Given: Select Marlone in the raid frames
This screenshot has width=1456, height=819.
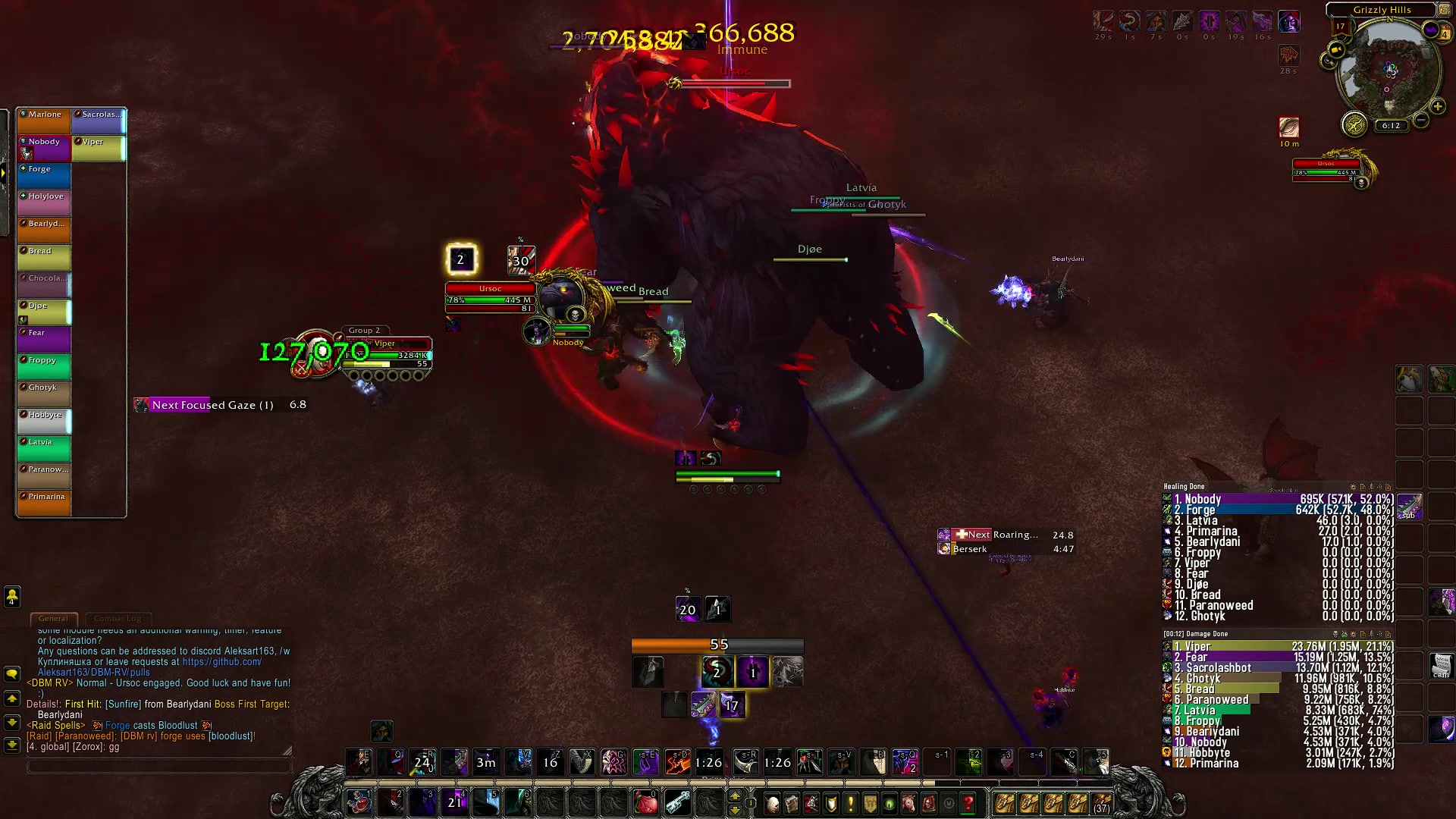Looking at the screenshot, I should (x=44, y=121).
